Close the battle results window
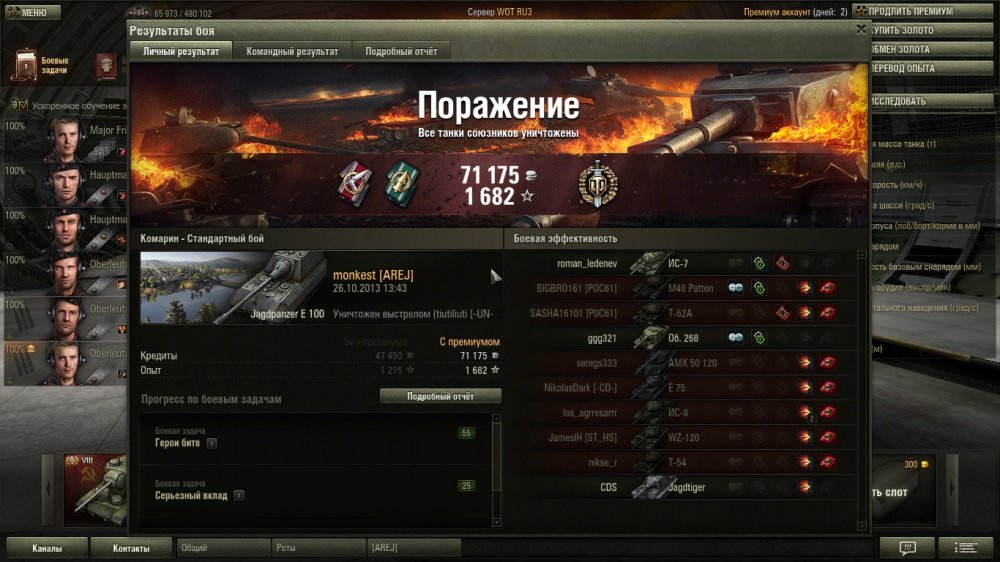1000x562 pixels. click(861, 30)
